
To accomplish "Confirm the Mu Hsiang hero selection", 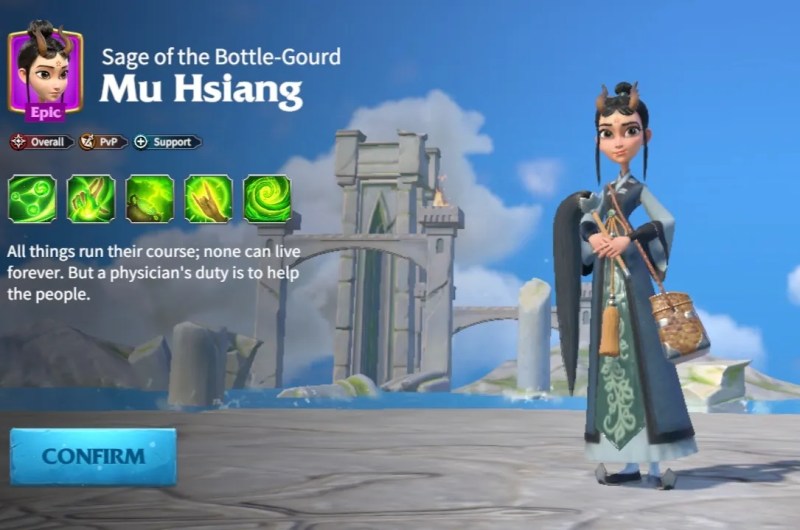I will 93,457.
